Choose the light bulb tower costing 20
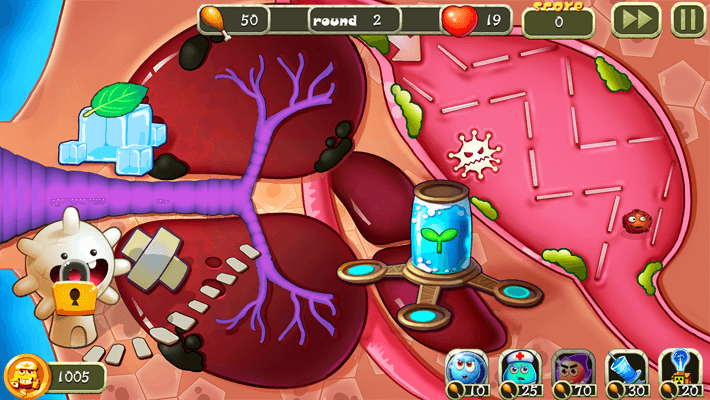 [x=680, y=370]
